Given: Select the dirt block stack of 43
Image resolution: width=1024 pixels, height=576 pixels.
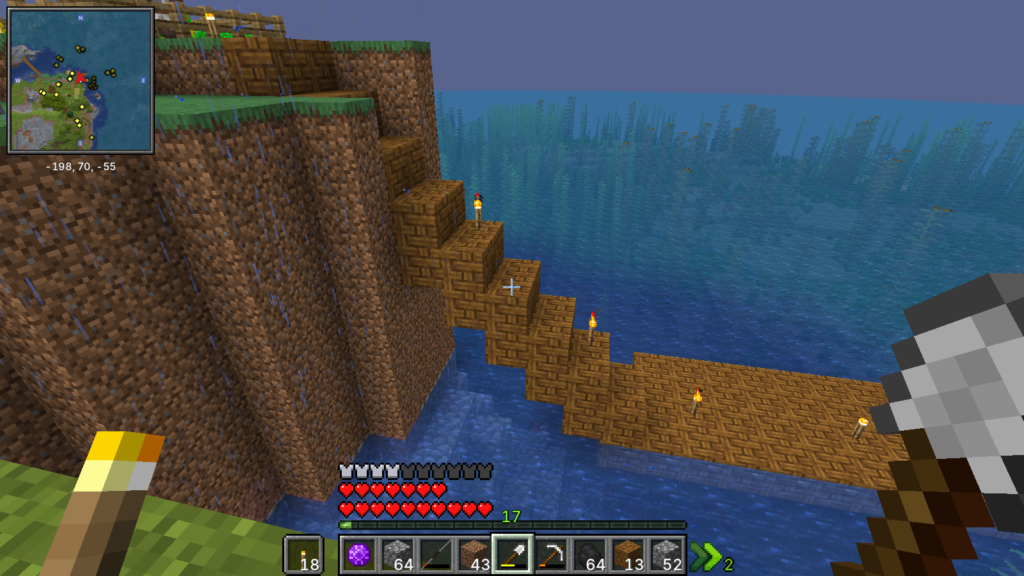Looking at the screenshot, I should (x=474, y=554).
